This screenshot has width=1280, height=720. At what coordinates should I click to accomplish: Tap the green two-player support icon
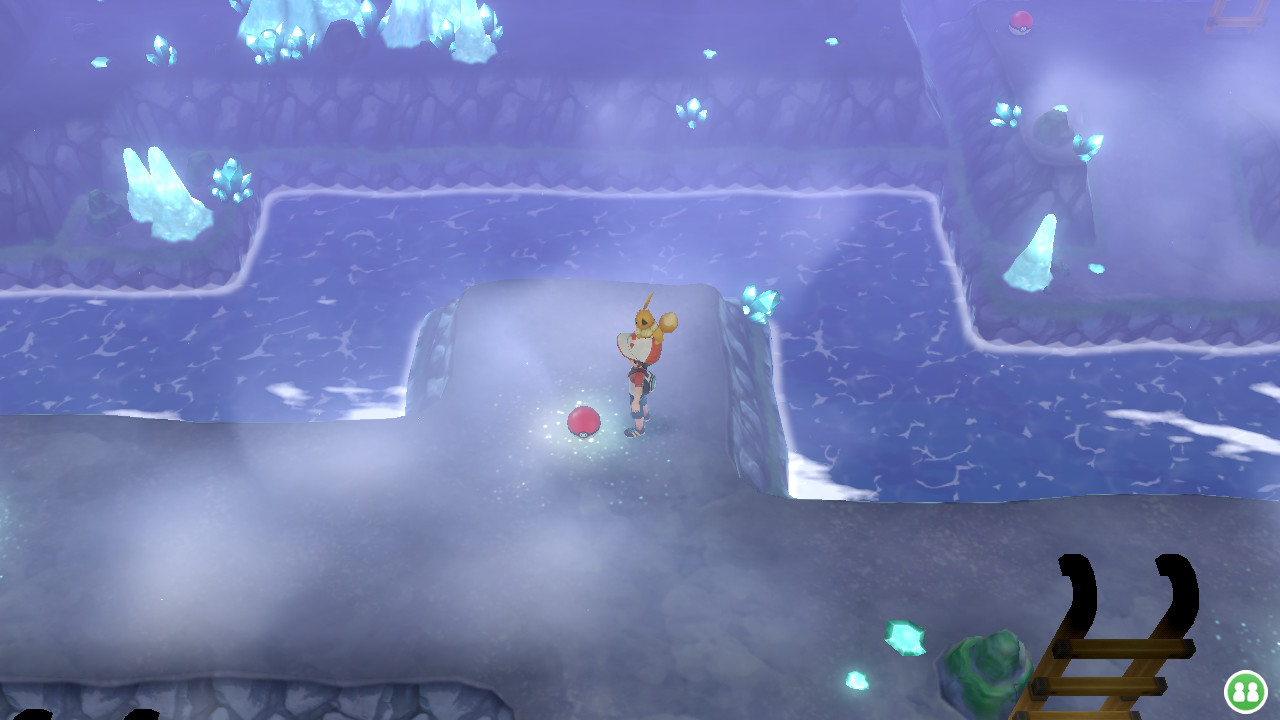[x=1244, y=691]
